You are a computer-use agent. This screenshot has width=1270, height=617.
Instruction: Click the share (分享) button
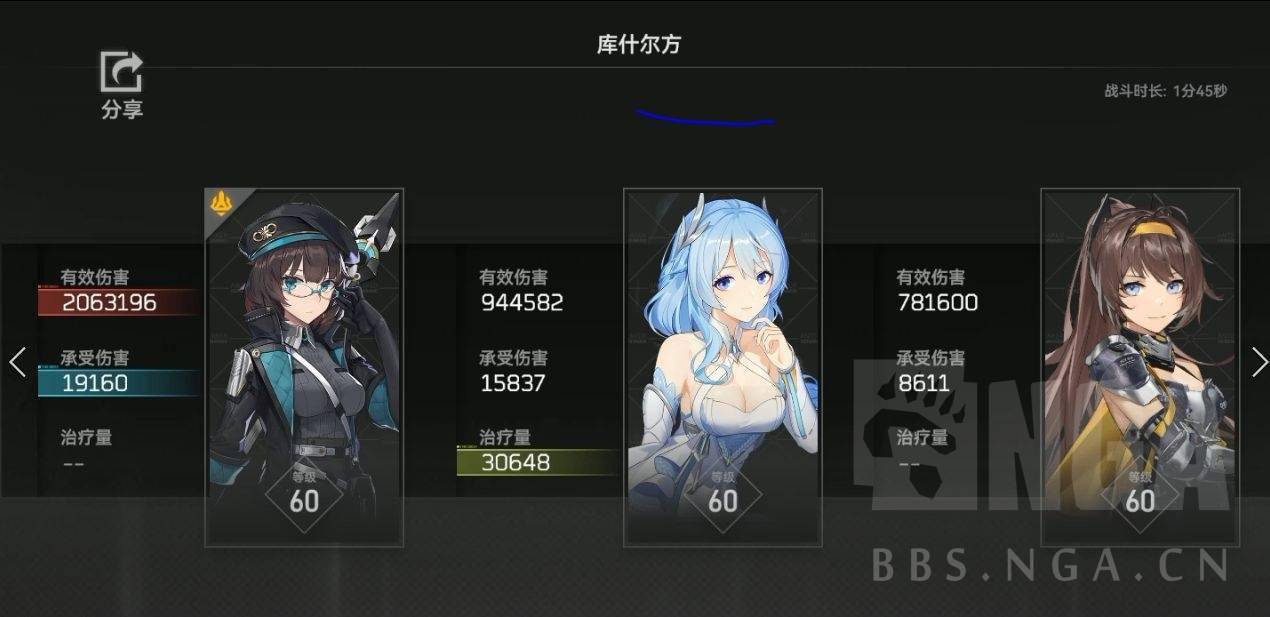coord(122,84)
